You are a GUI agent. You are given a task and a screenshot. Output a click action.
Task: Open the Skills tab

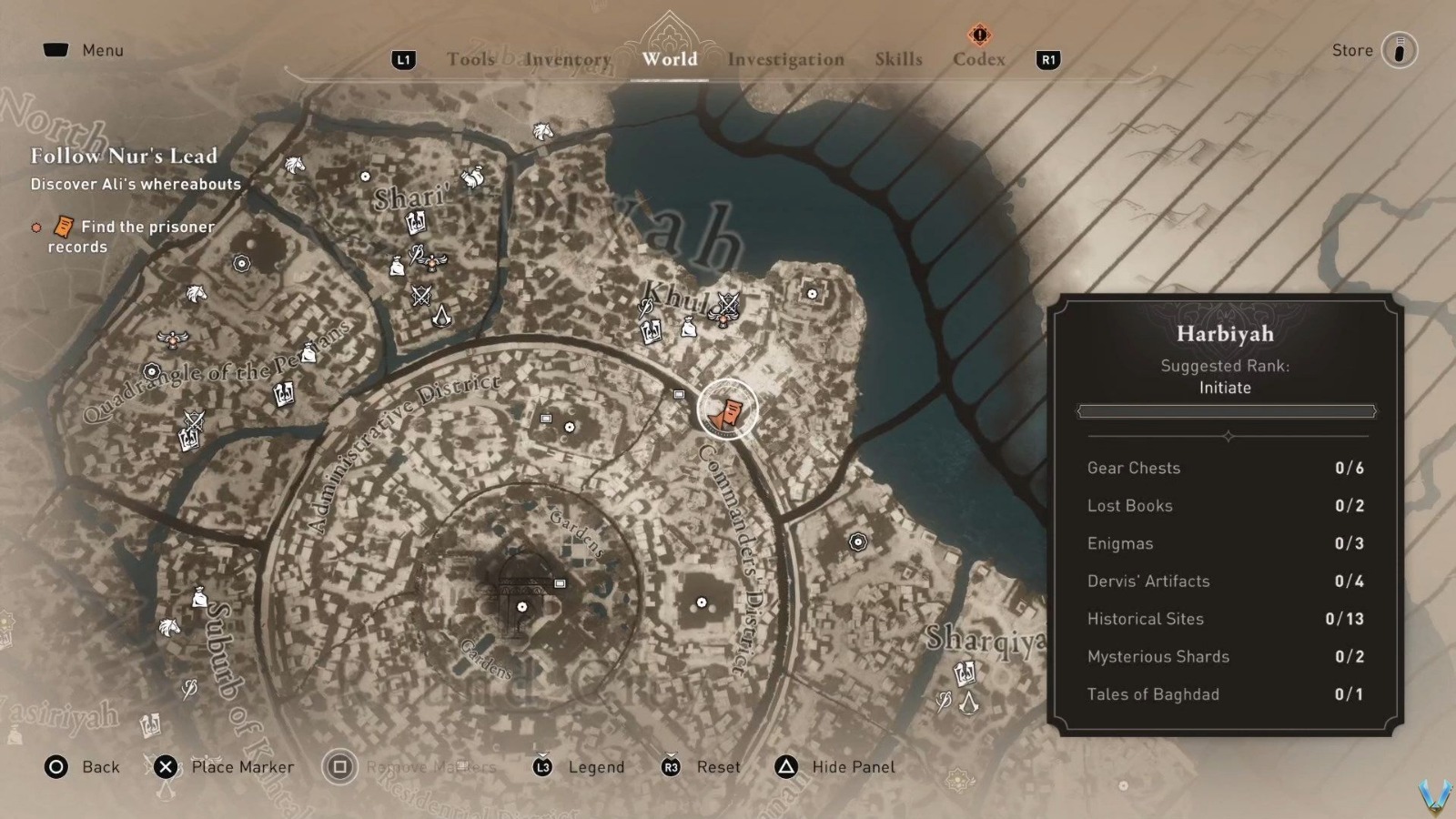point(898,59)
